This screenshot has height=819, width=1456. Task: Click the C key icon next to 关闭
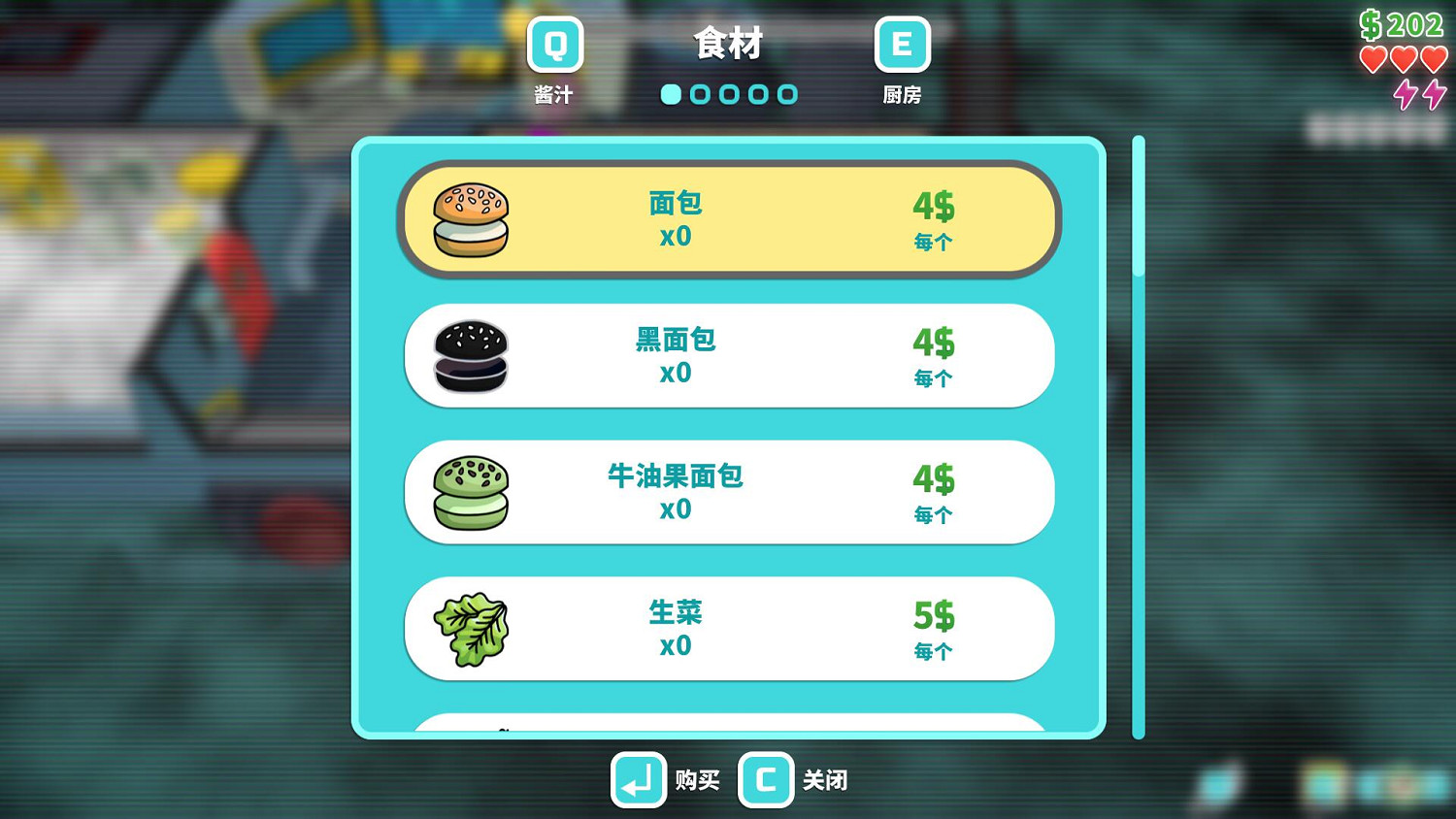[x=766, y=780]
